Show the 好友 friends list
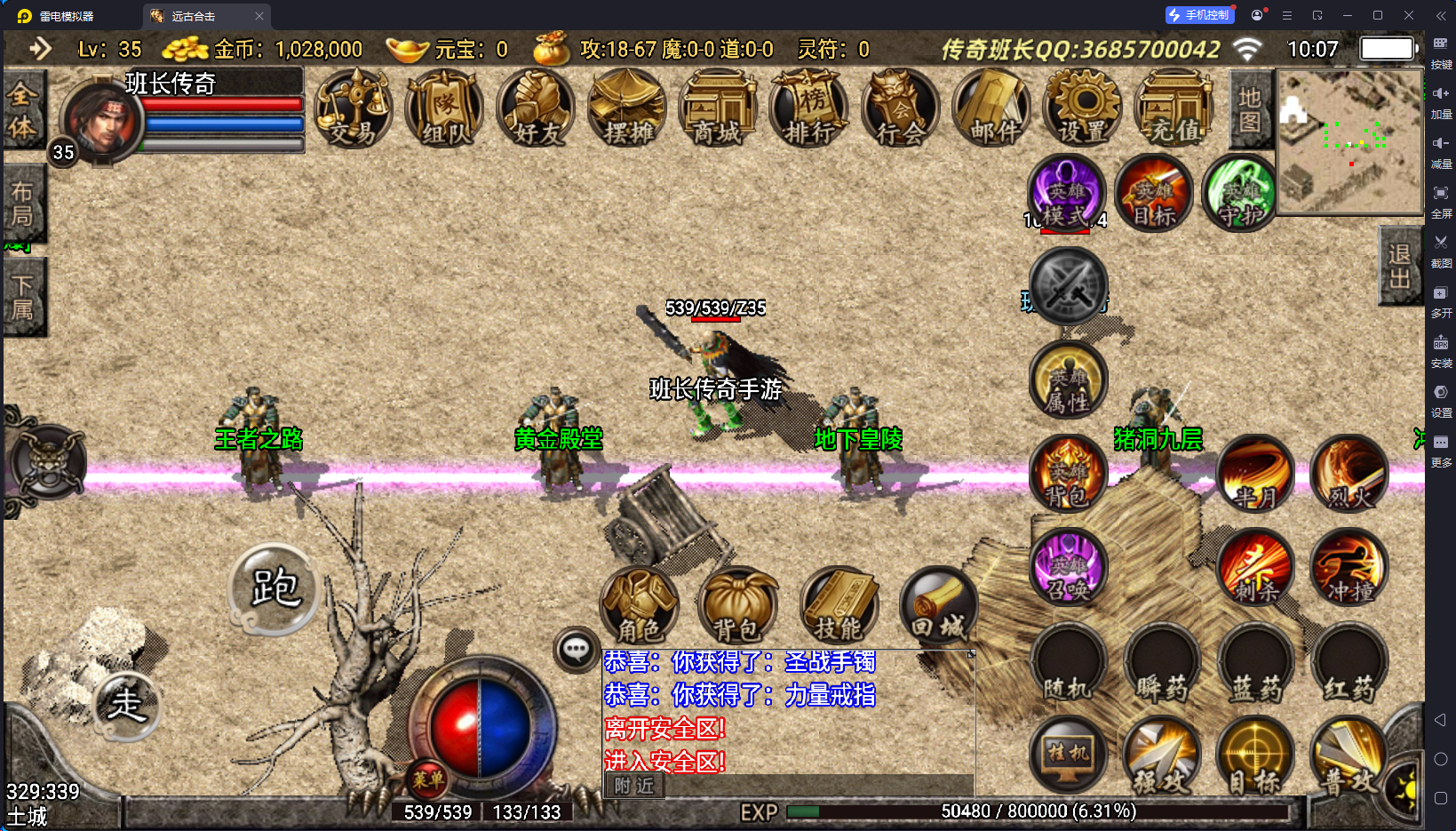Image resolution: width=1456 pixels, height=831 pixels. pyautogui.click(x=536, y=109)
